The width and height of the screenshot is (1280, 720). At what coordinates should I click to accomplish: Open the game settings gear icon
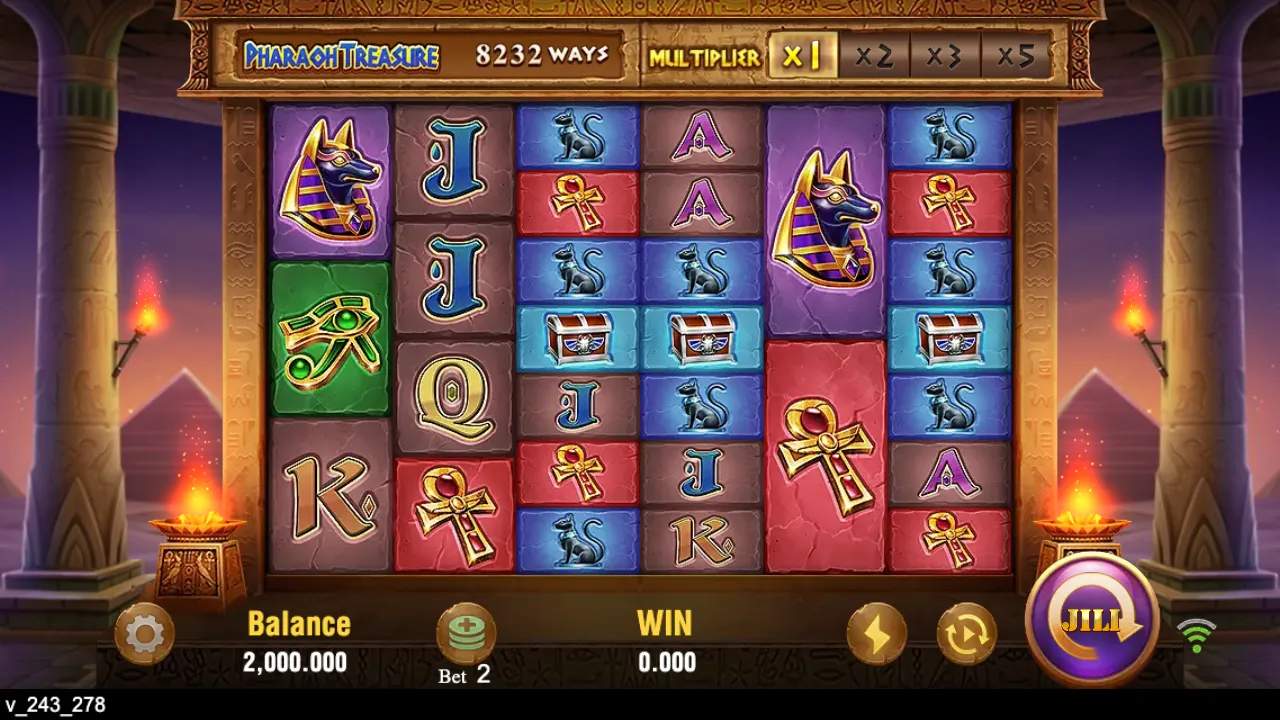pyautogui.click(x=145, y=634)
